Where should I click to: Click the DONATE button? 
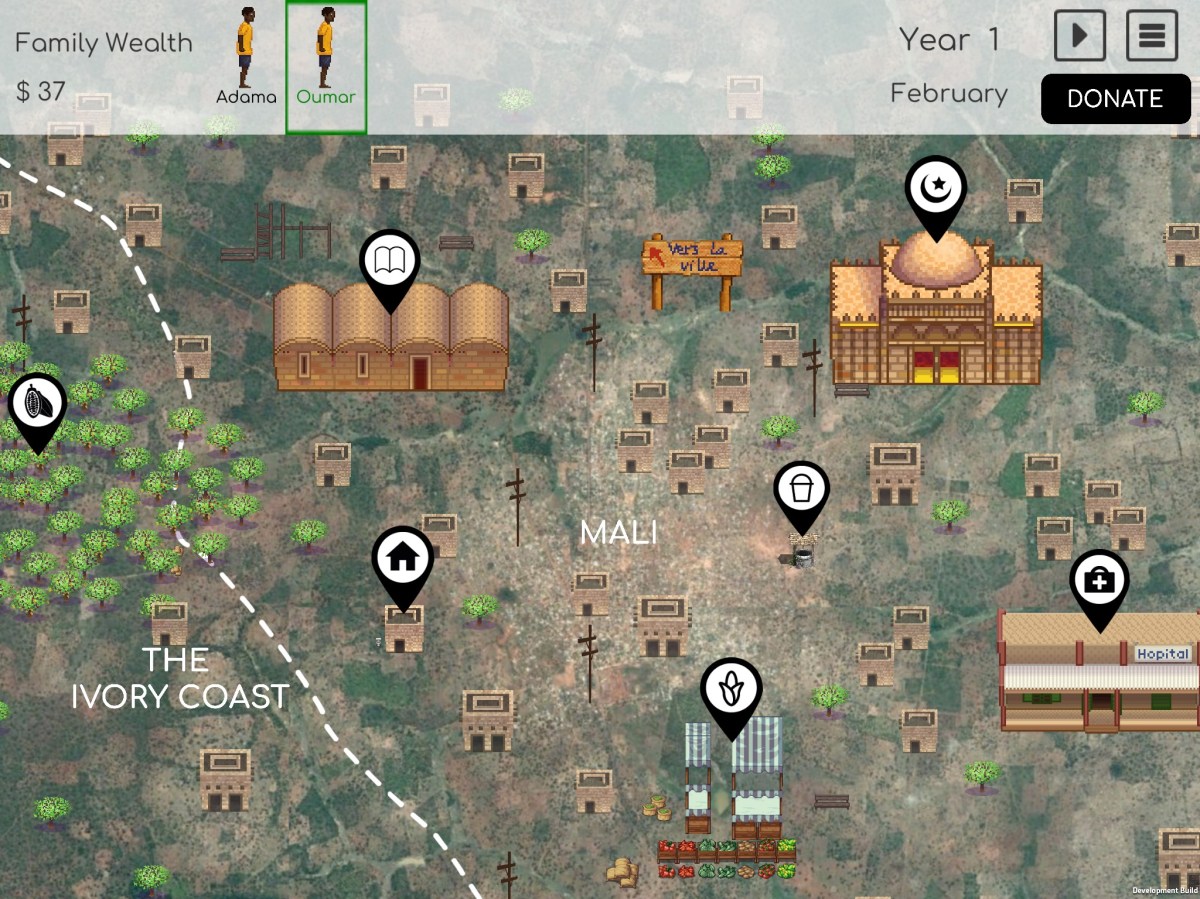[x=1115, y=99]
